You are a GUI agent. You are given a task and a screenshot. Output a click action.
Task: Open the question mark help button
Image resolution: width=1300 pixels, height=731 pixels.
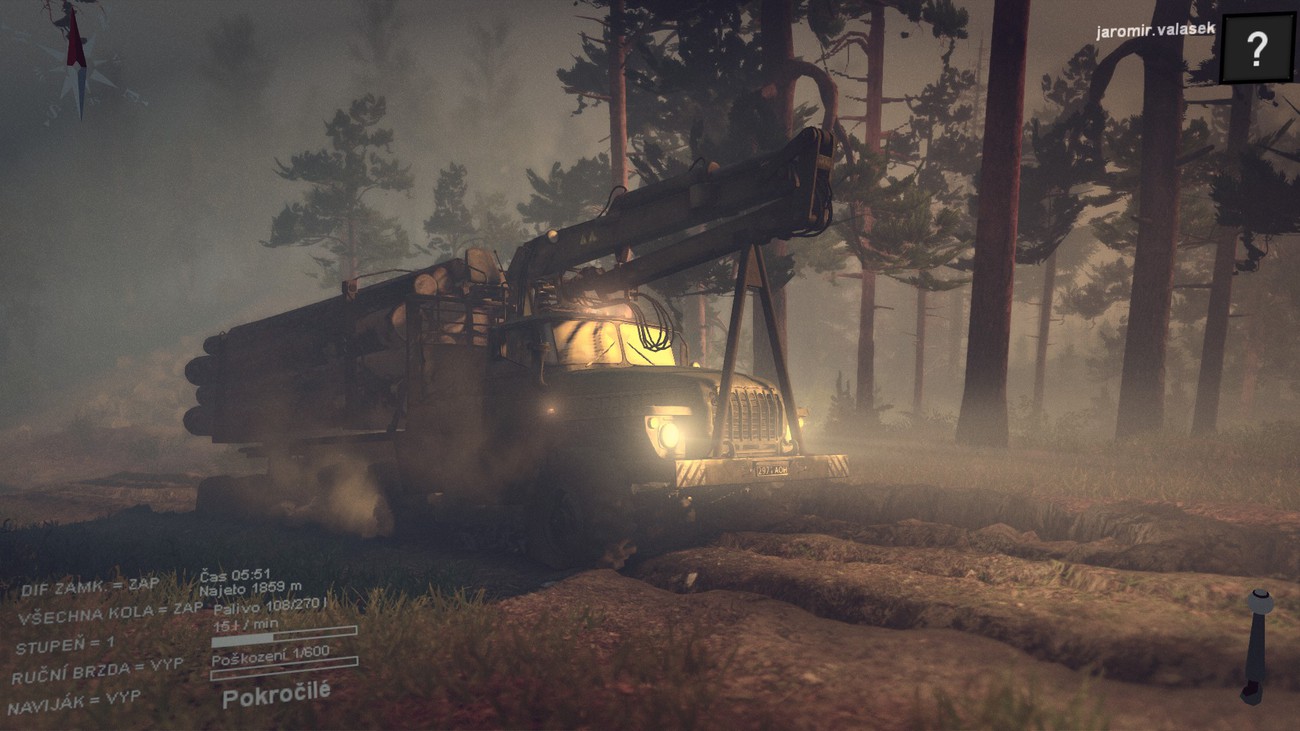[1257, 47]
